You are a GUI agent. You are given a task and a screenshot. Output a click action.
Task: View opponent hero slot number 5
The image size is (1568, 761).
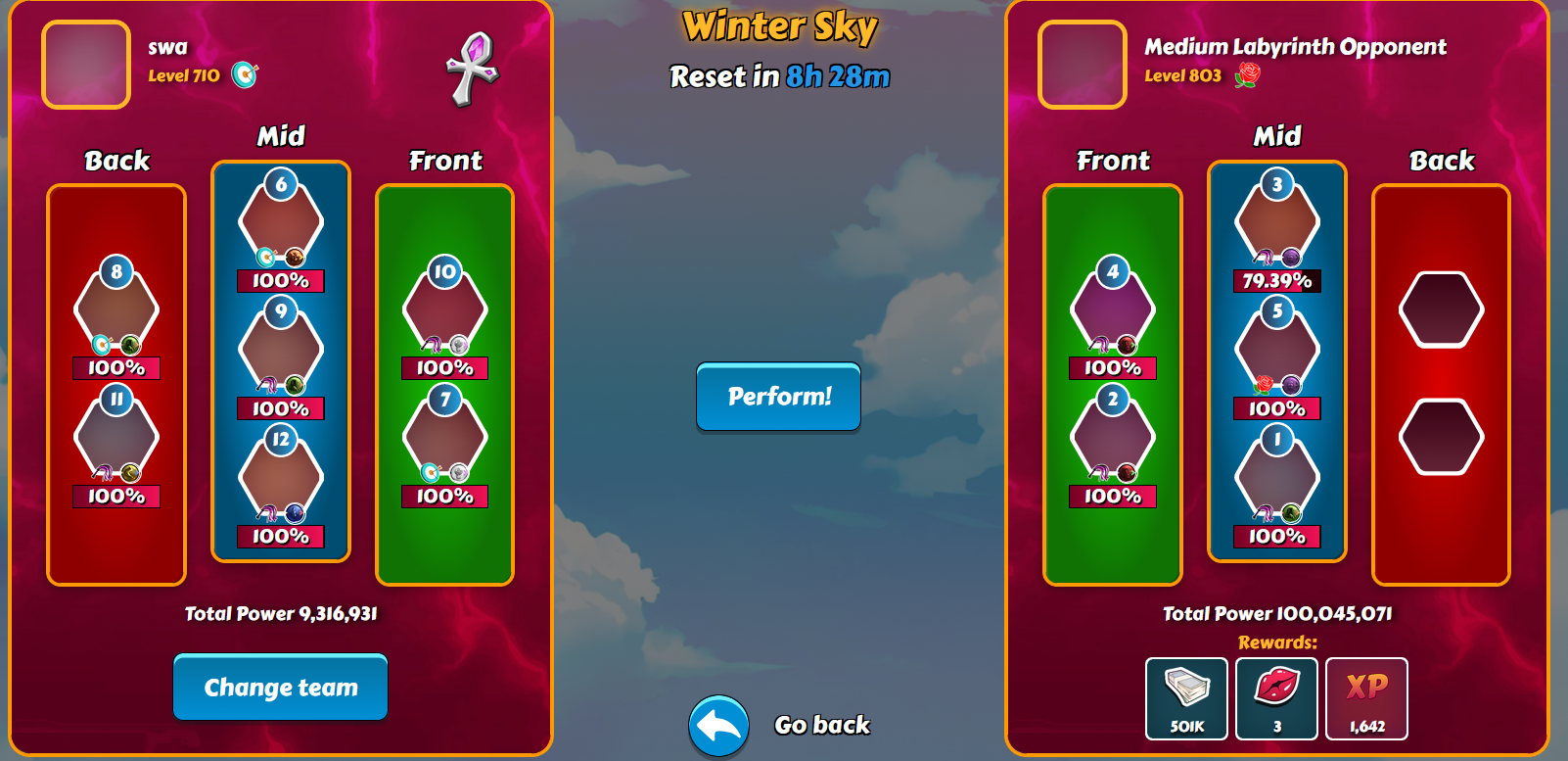pyautogui.click(x=1277, y=350)
